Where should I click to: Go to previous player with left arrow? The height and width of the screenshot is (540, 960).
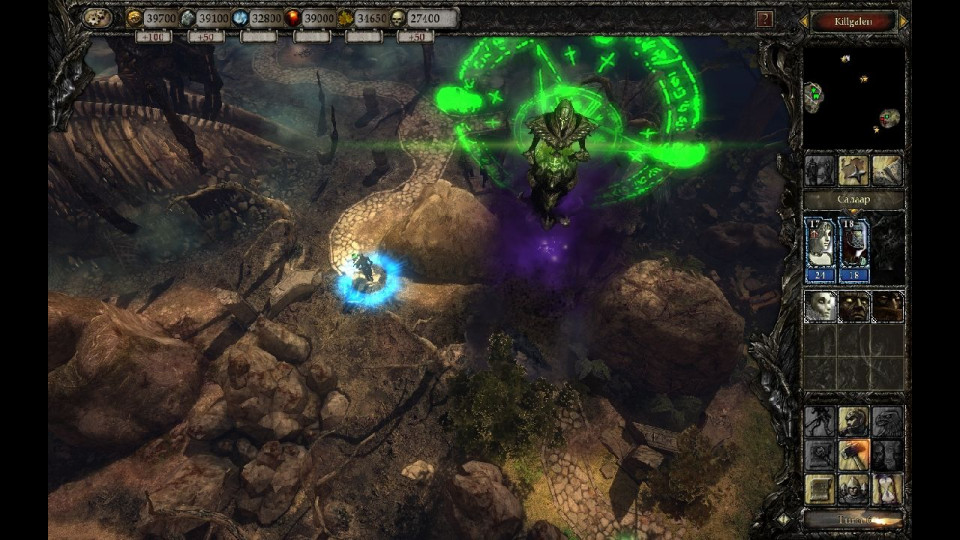coord(803,20)
